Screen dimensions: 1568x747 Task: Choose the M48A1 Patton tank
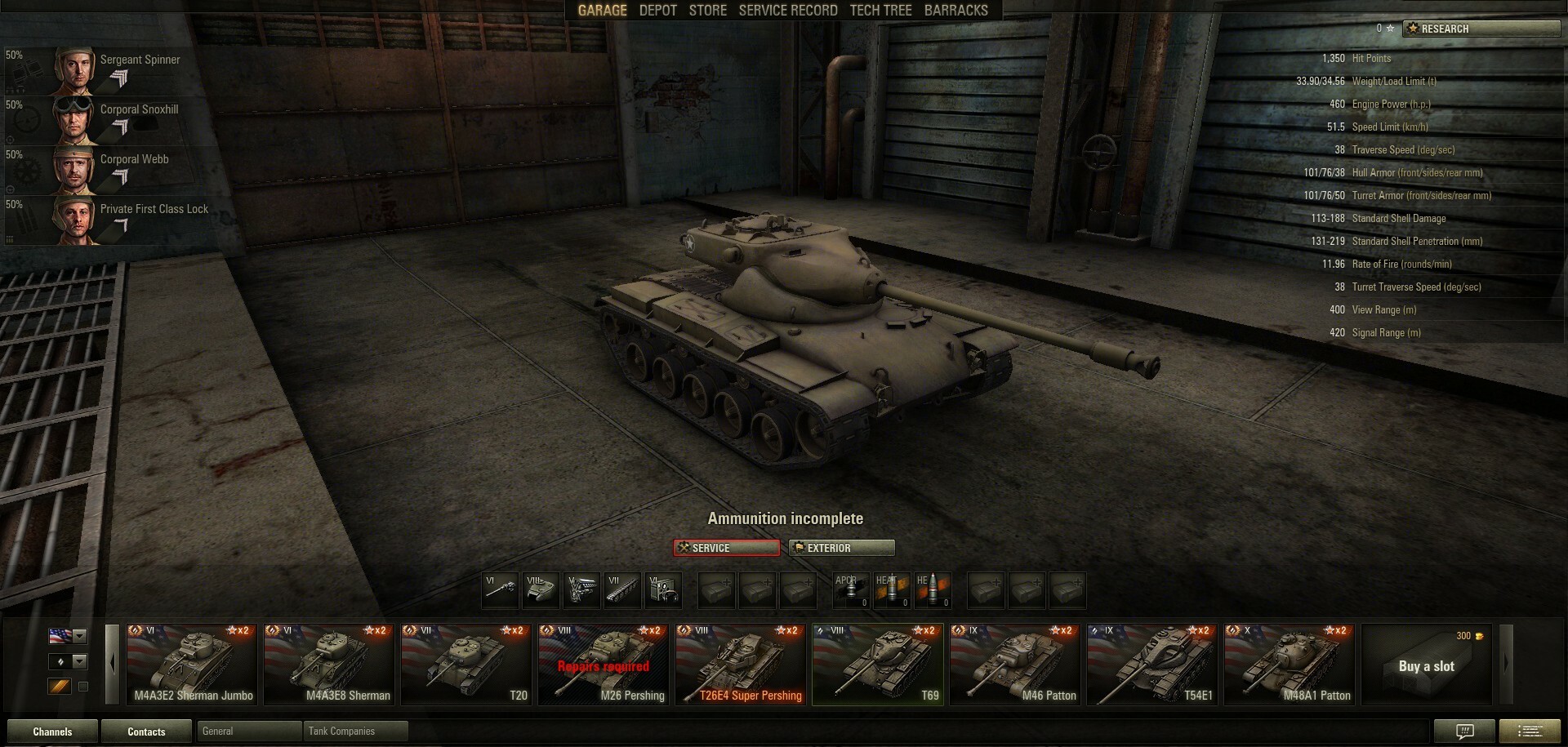click(x=1290, y=664)
